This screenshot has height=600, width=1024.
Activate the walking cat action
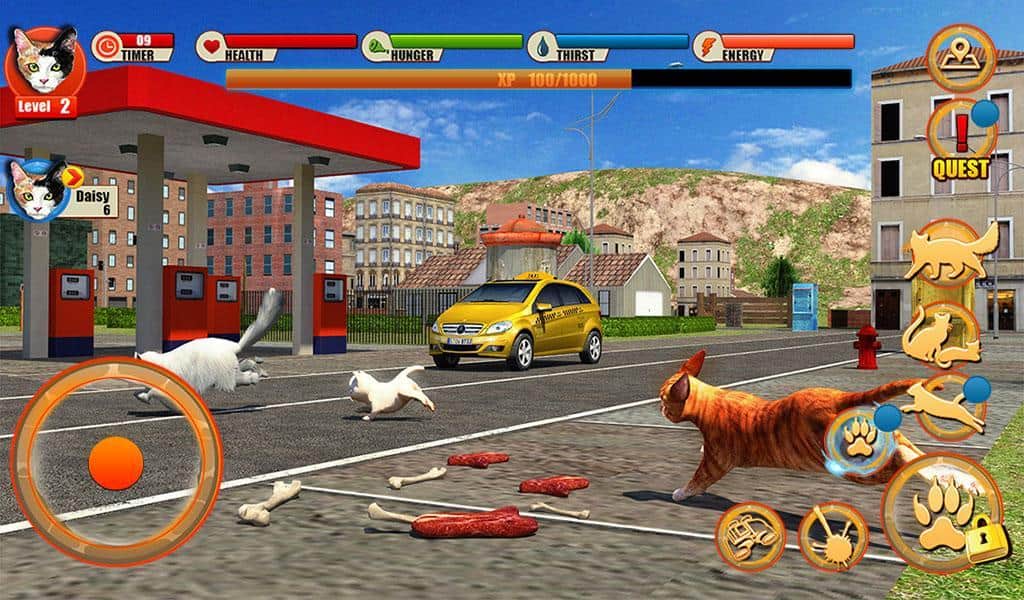951,252
